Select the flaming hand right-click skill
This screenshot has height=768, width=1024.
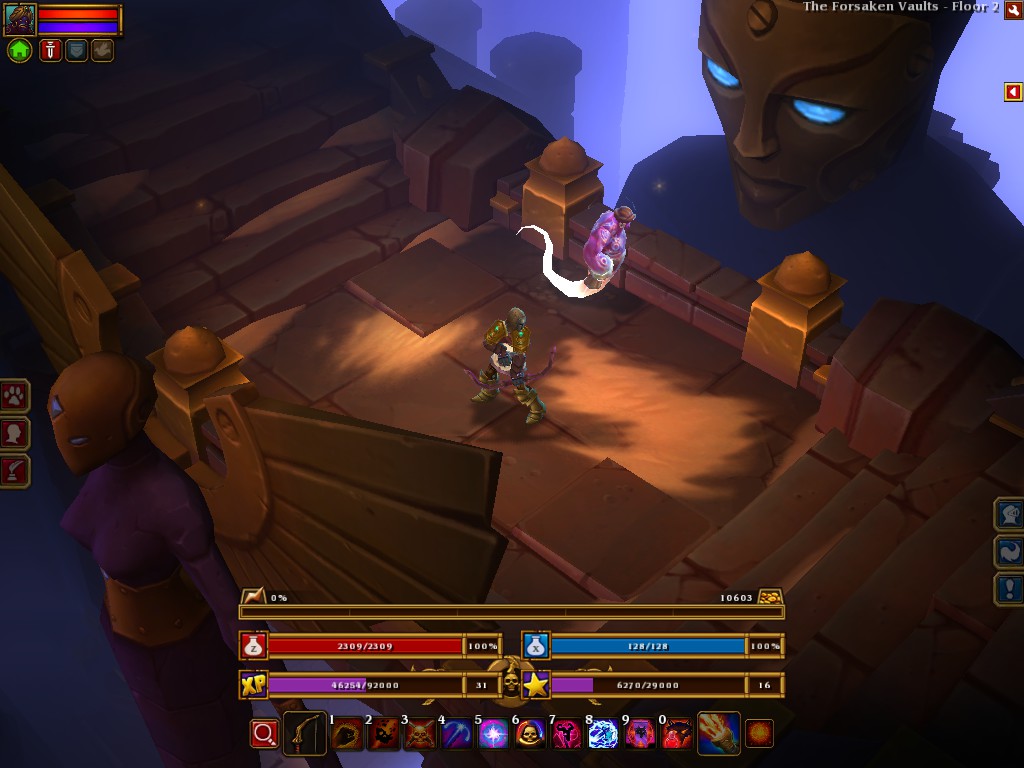click(x=718, y=734)
